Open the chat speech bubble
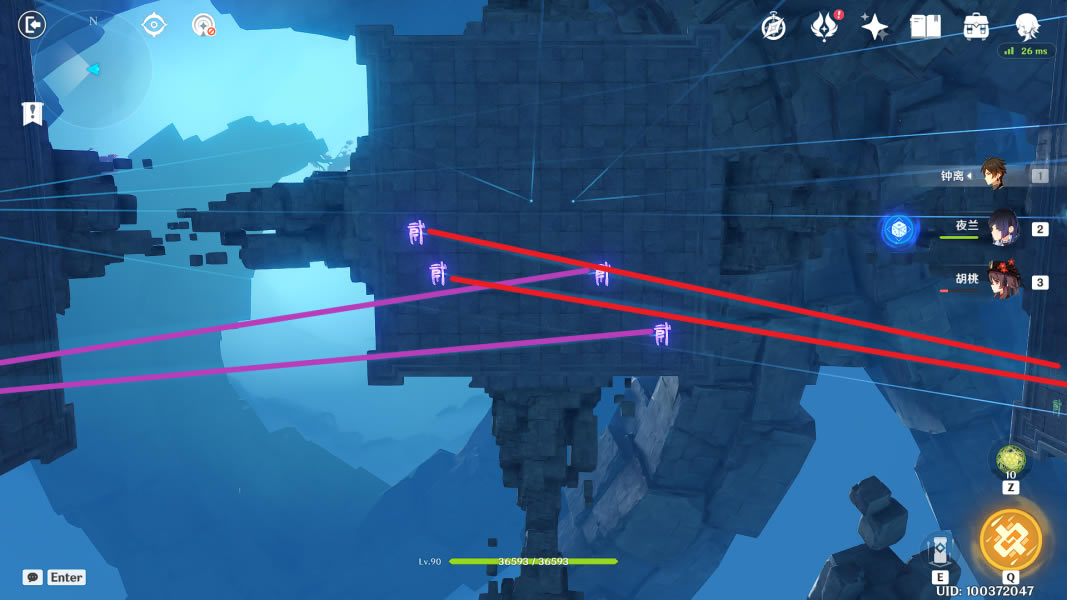Image resolution: width=1067 pixels, height=600 pixels. click(x=33, y=577)
